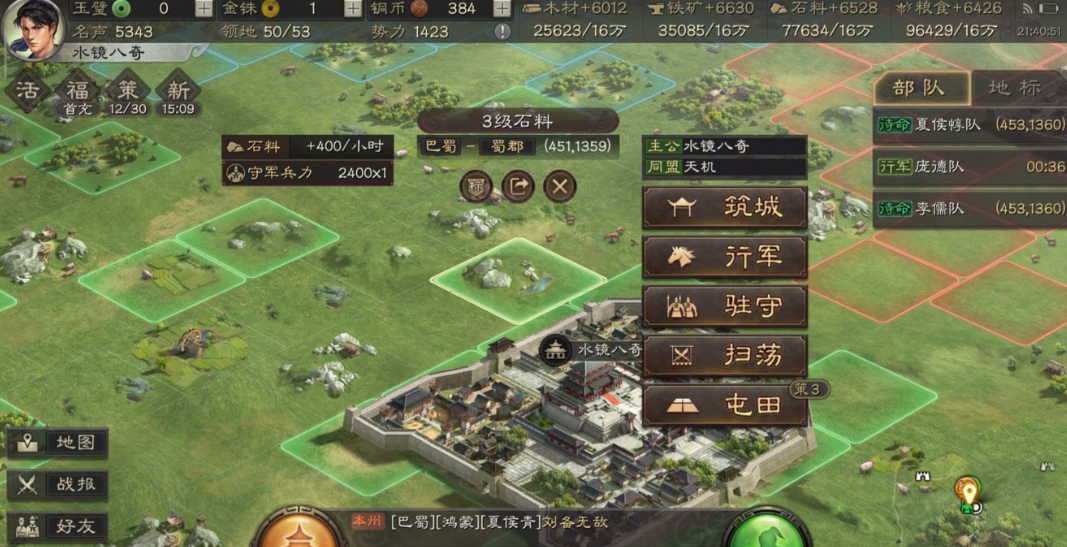This screenshot has width=1067, height=547.
Task: Add 金铢 with its plus button
Action: click(x=353, y=9)
